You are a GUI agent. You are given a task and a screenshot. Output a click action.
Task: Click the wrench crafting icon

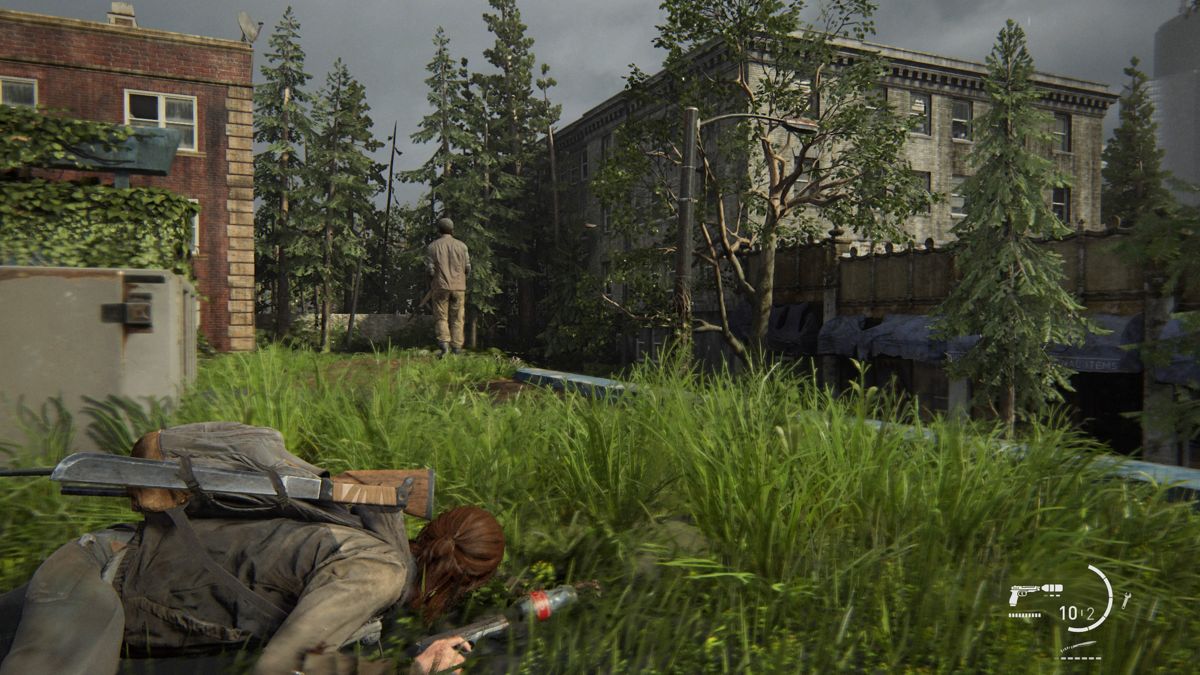(1125, 599)
